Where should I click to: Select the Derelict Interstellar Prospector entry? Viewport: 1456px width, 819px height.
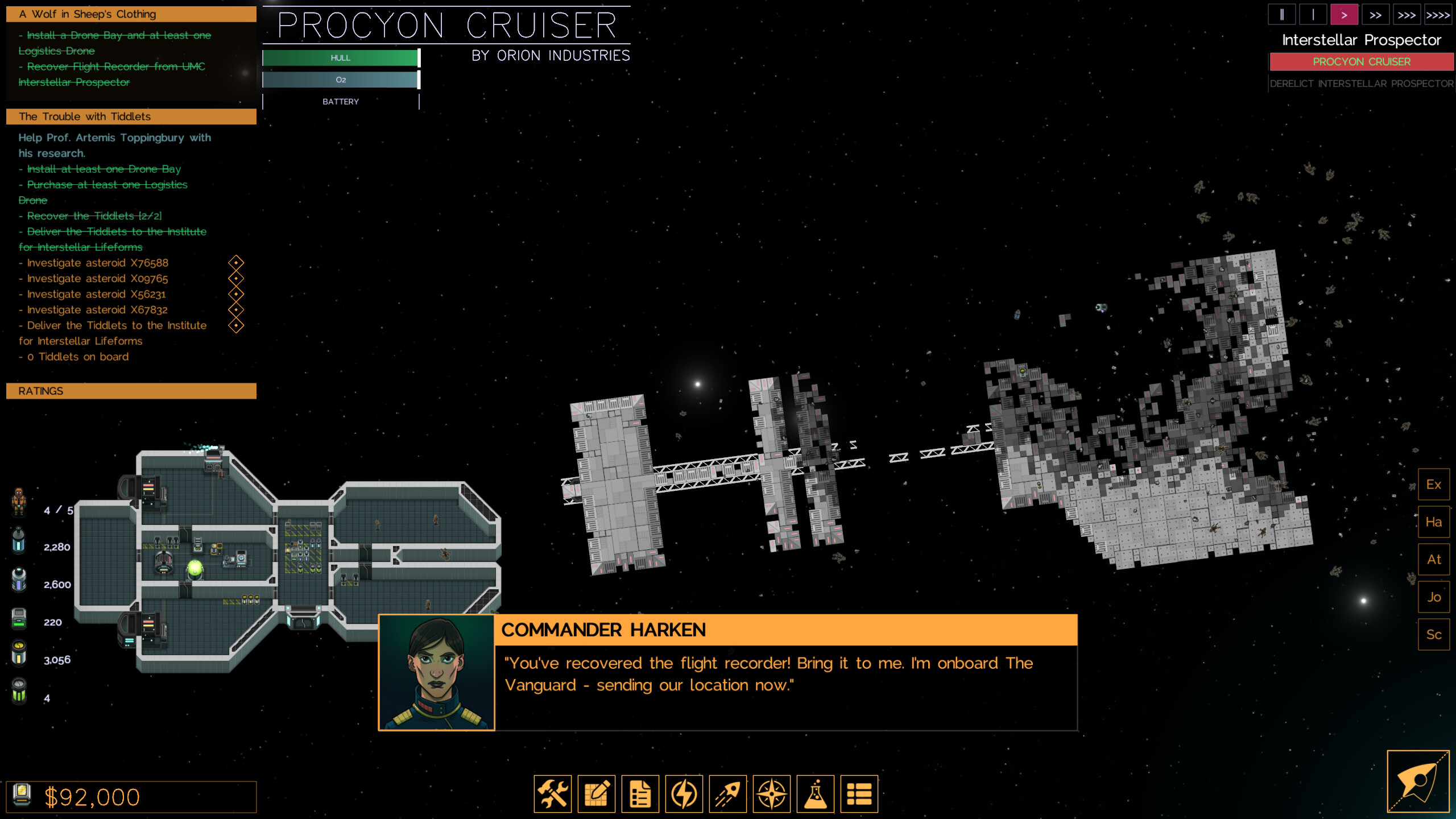(1361, 84)
